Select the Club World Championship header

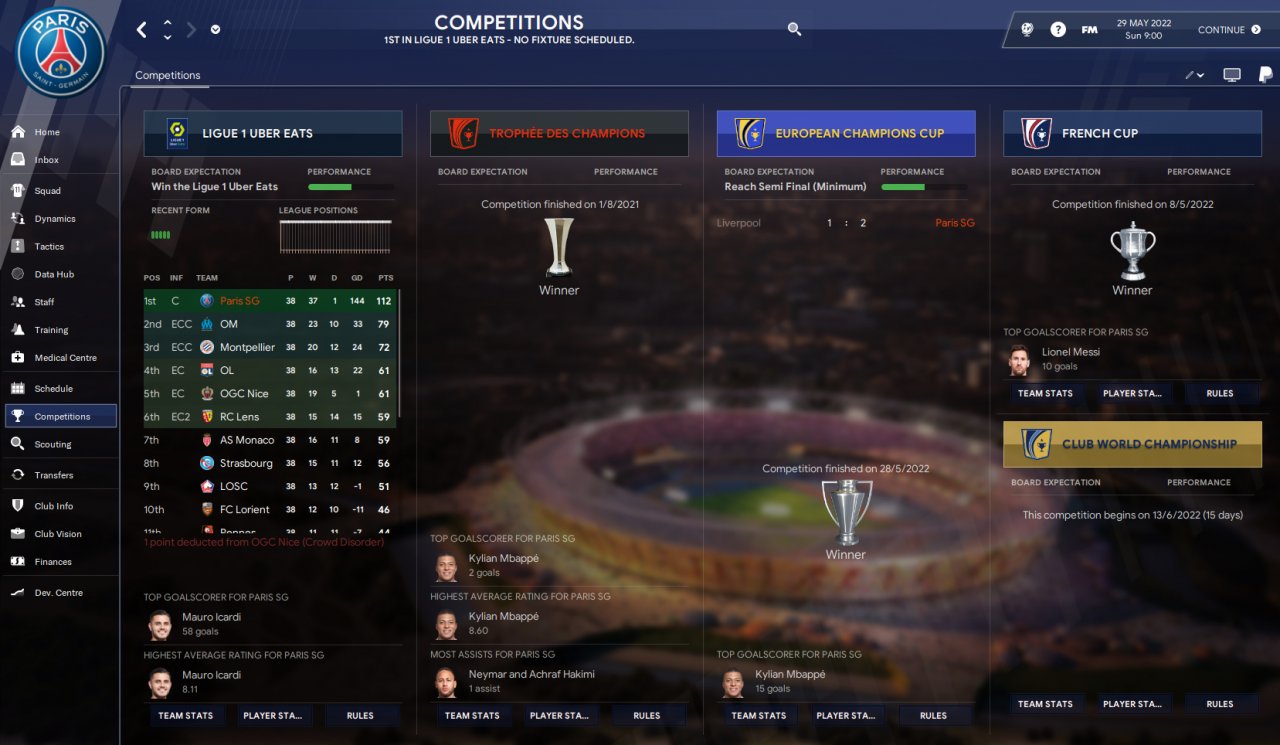point(1132,444)
